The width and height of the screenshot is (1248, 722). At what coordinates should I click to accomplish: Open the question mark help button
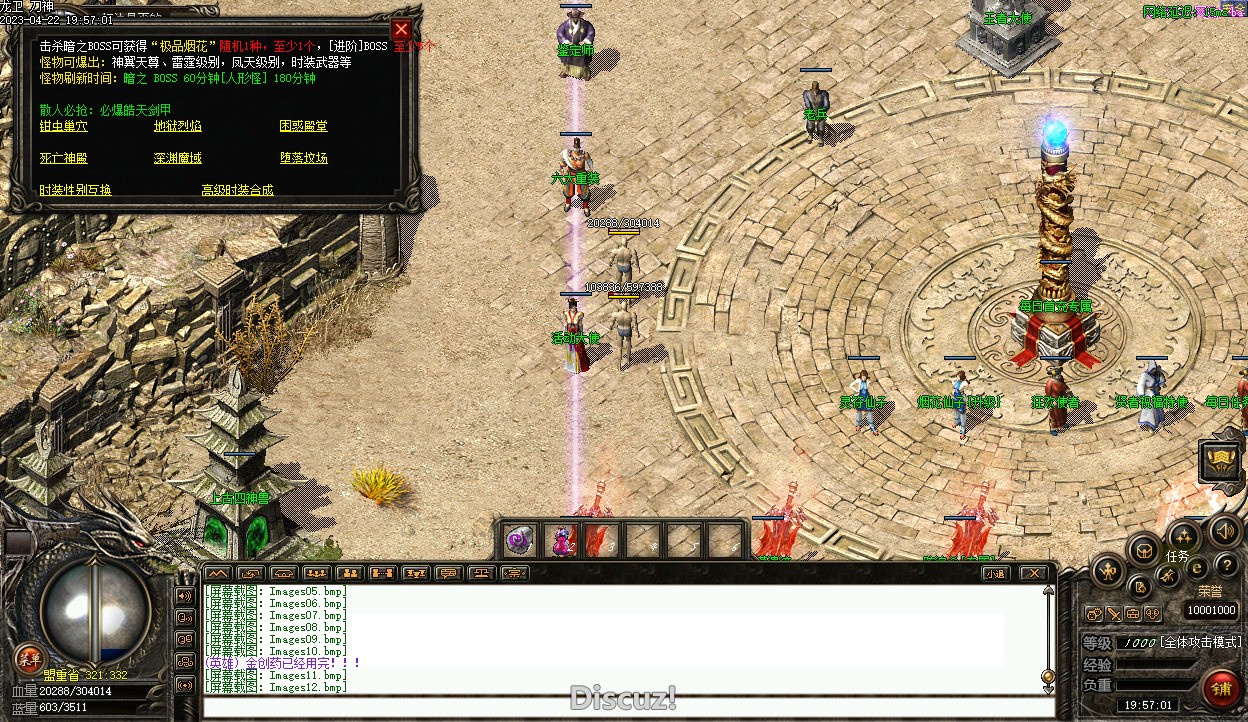coord(1225,567)
